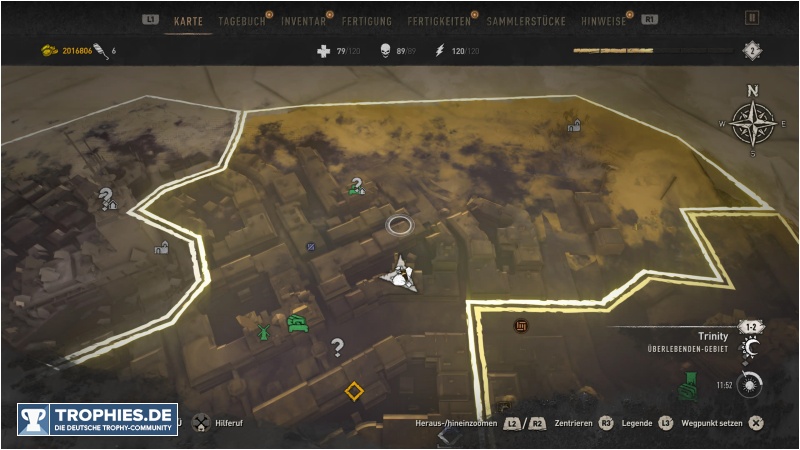The image size is (800, 450).
Task: Click the orange diamond quest marker
Action: (x=353, y=390)
